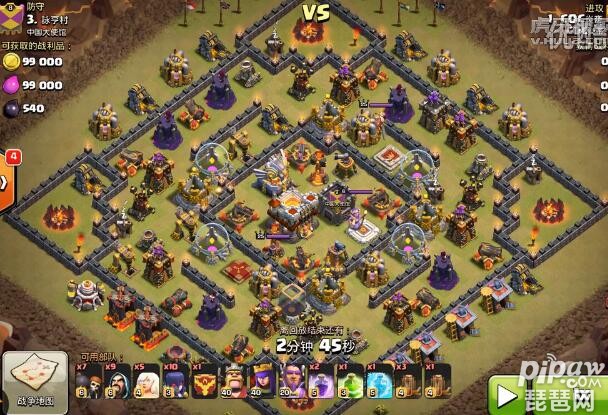Select the purple rage spell slot
The image size is (608, 415).
pos(322,386)
